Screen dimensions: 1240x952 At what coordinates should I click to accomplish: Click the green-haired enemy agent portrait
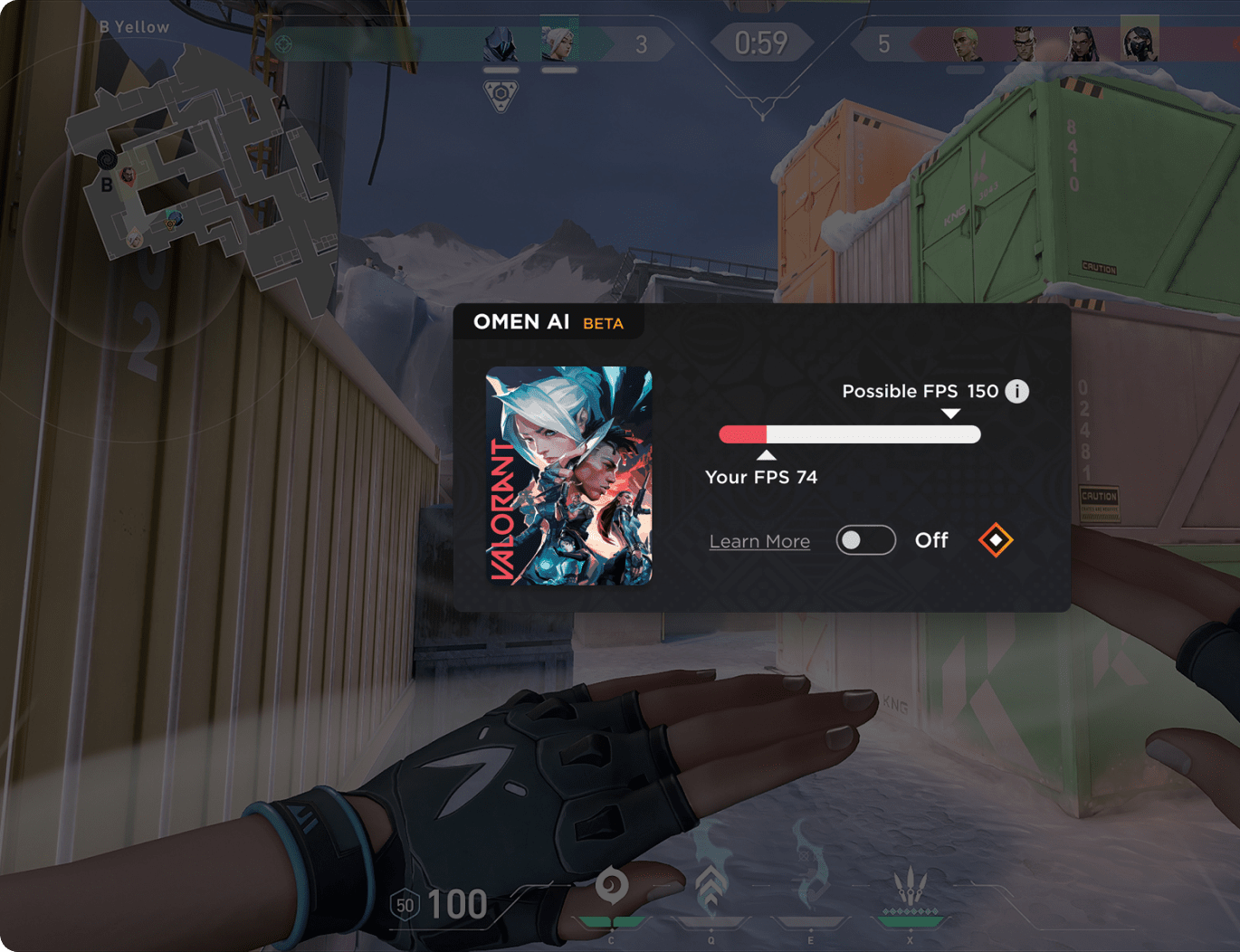(x=966, y=44)
